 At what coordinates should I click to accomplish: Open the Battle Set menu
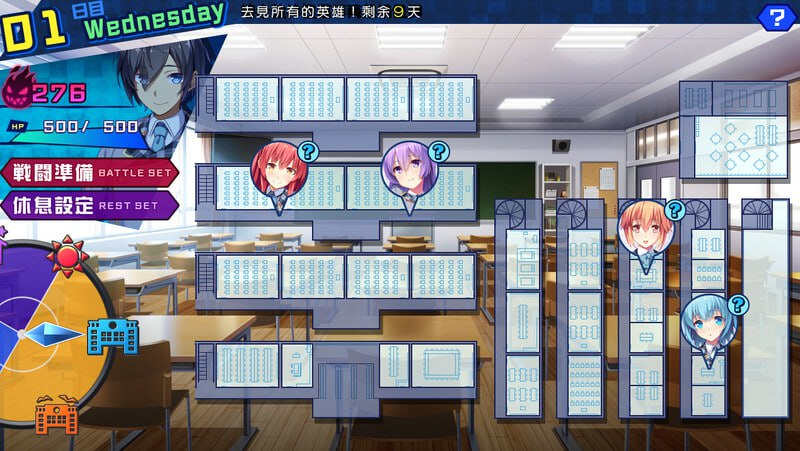click(x=88, y=171)
